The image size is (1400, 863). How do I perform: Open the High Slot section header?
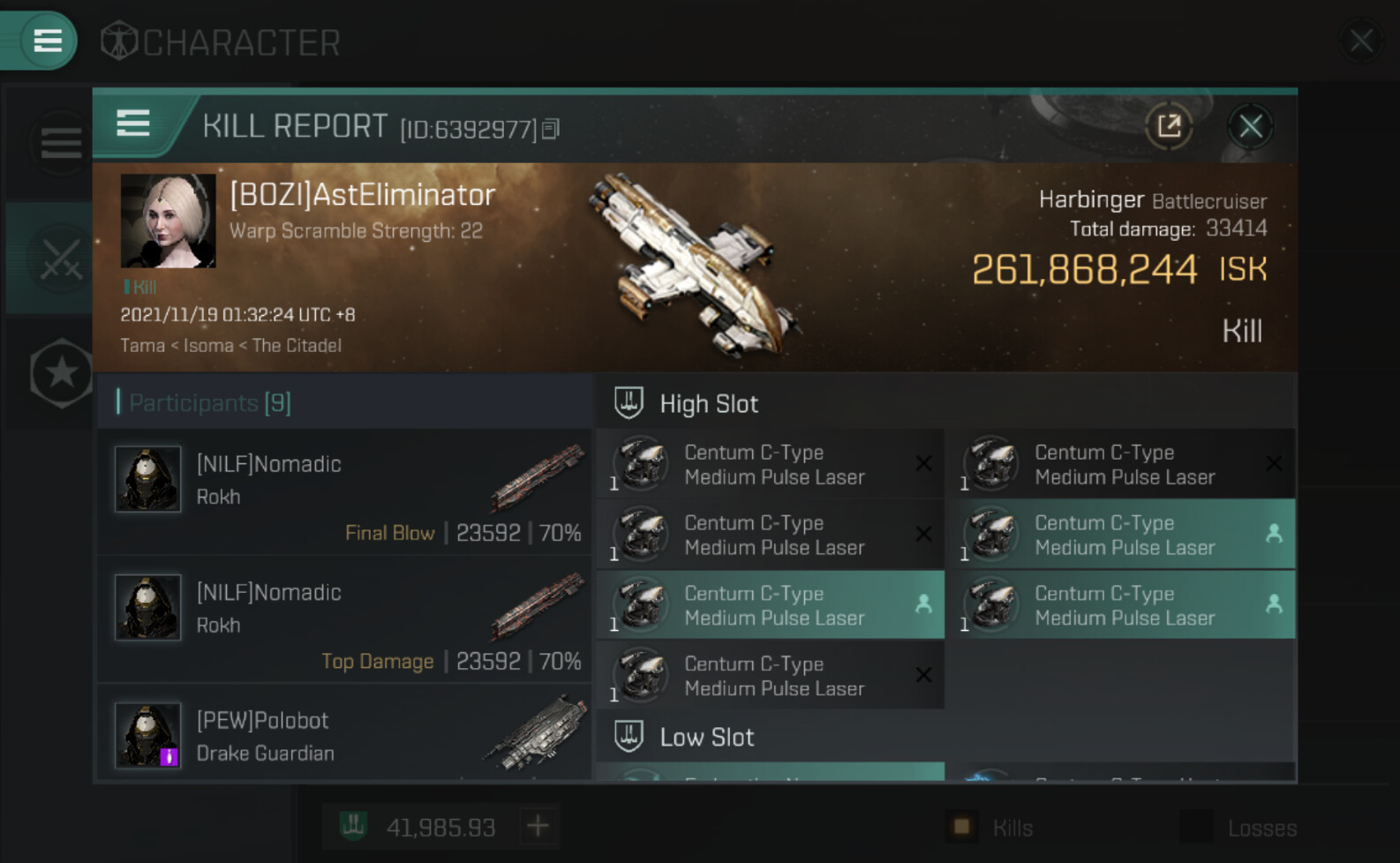pyautogui.click(x=709, y=404)
